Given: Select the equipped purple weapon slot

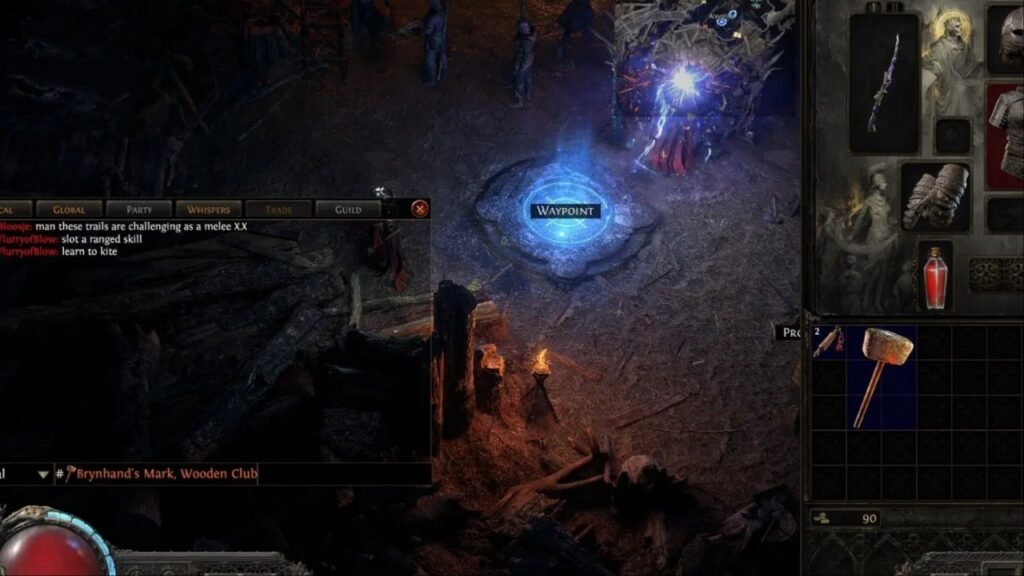Looking at the screenshot, I should pyautogui.click(x=884, y=83).
